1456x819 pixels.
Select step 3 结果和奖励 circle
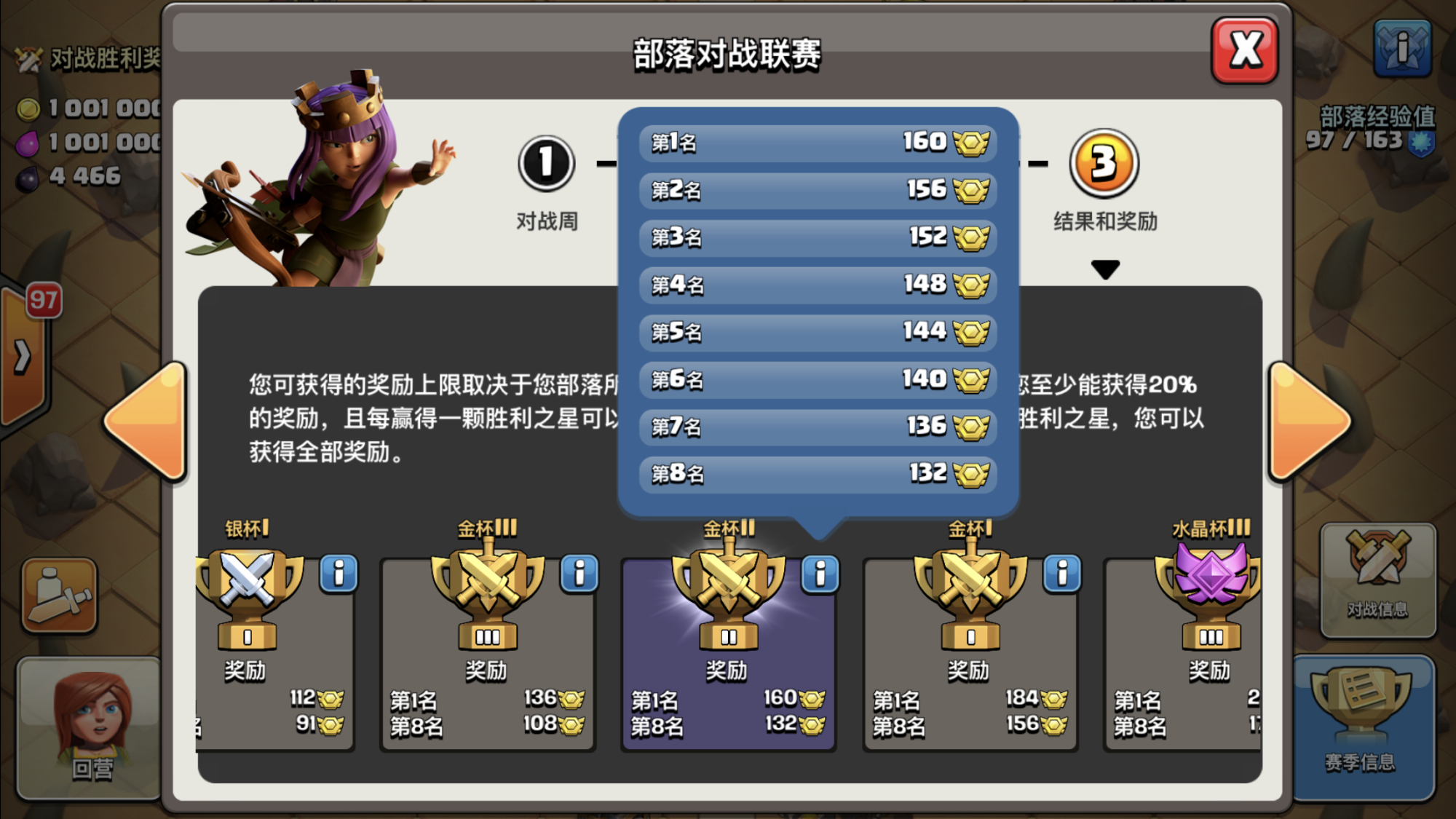tap(1104, 163)
